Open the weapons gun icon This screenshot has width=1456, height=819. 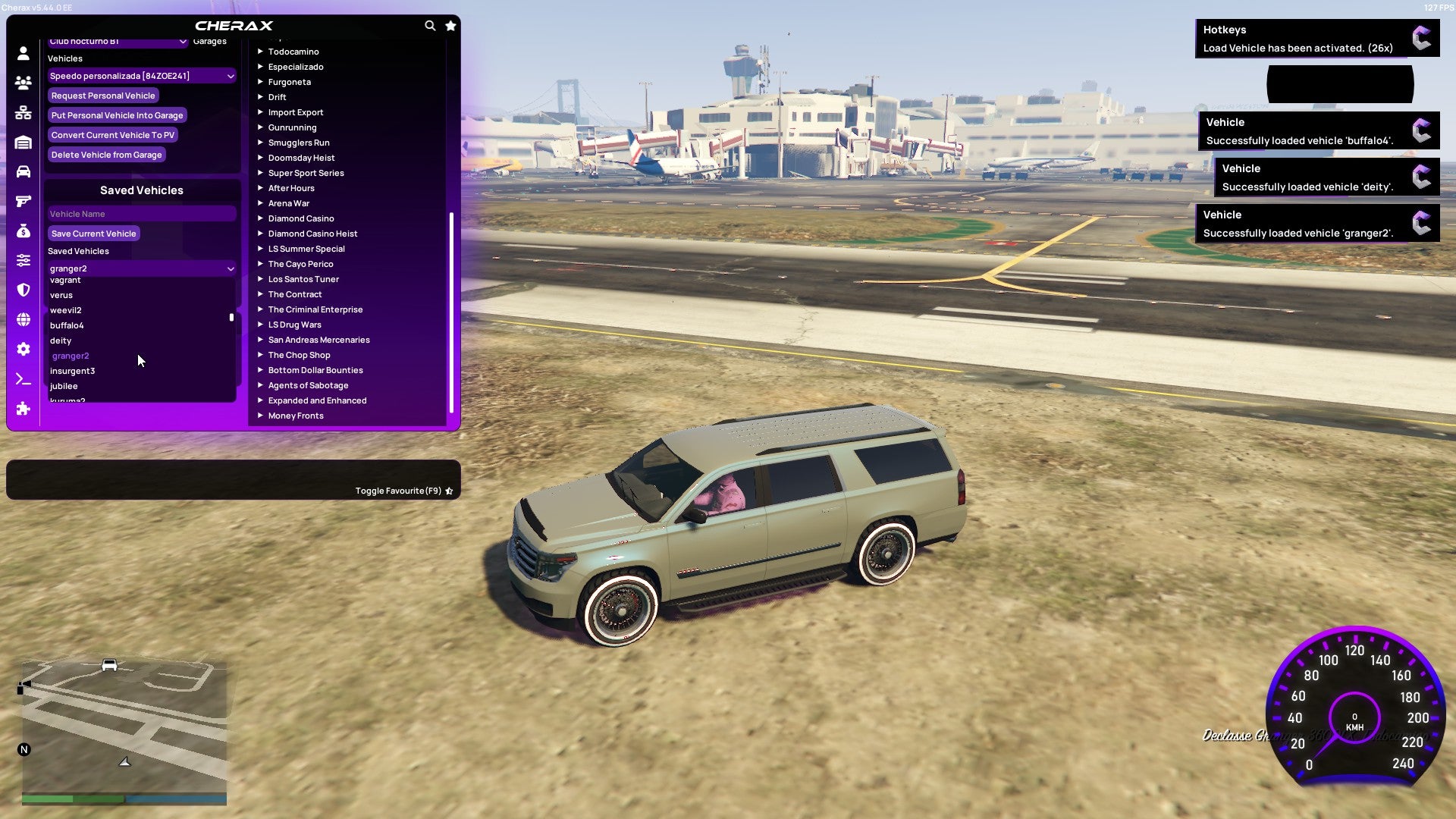click(x=22, y=199)
